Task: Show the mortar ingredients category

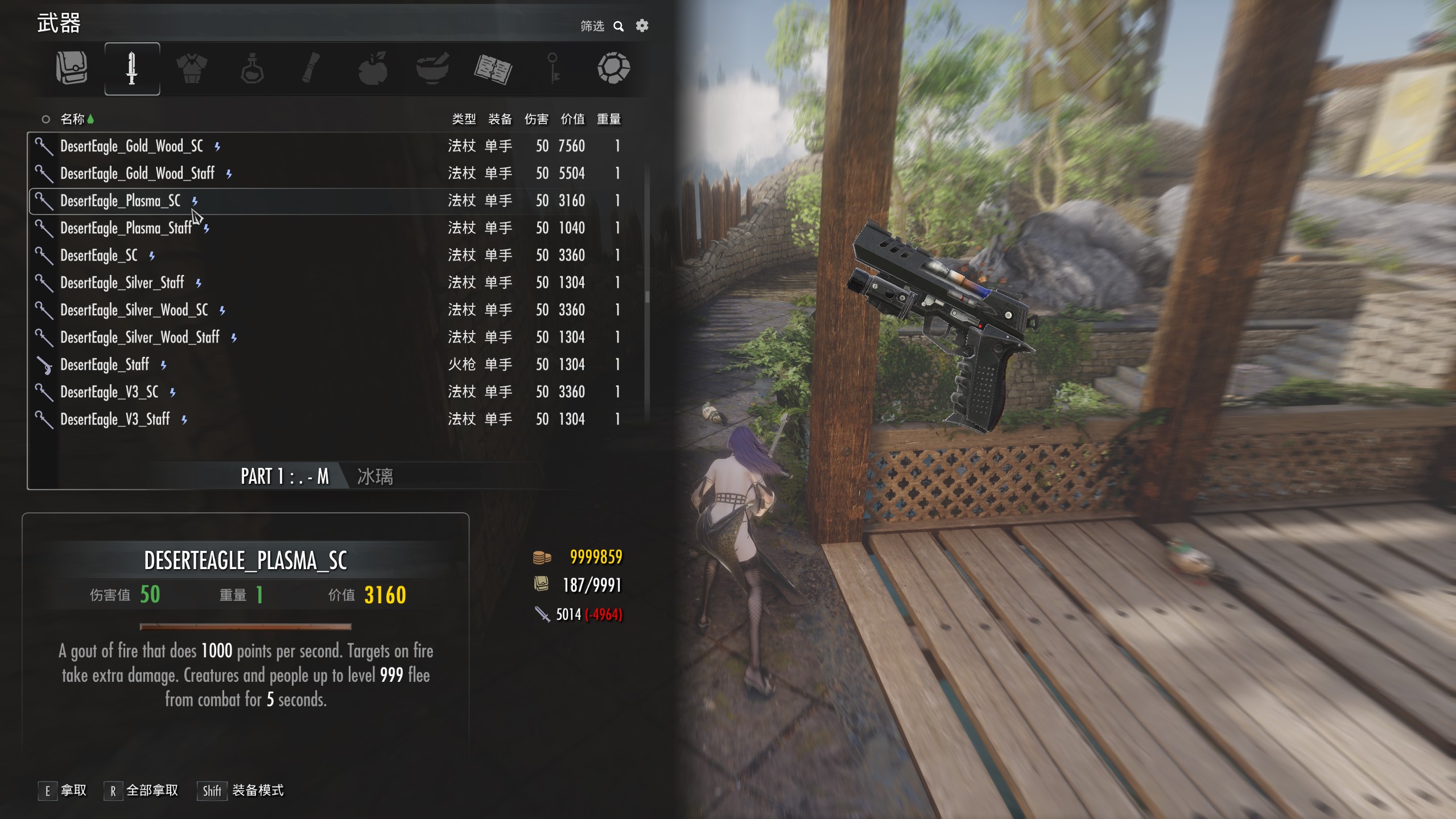Action: pyautogui.click(x=432, y=68)
